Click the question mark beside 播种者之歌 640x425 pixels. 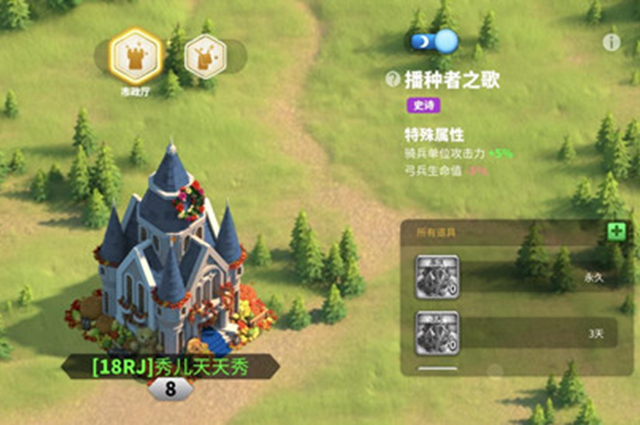click(x=393, y=80)
